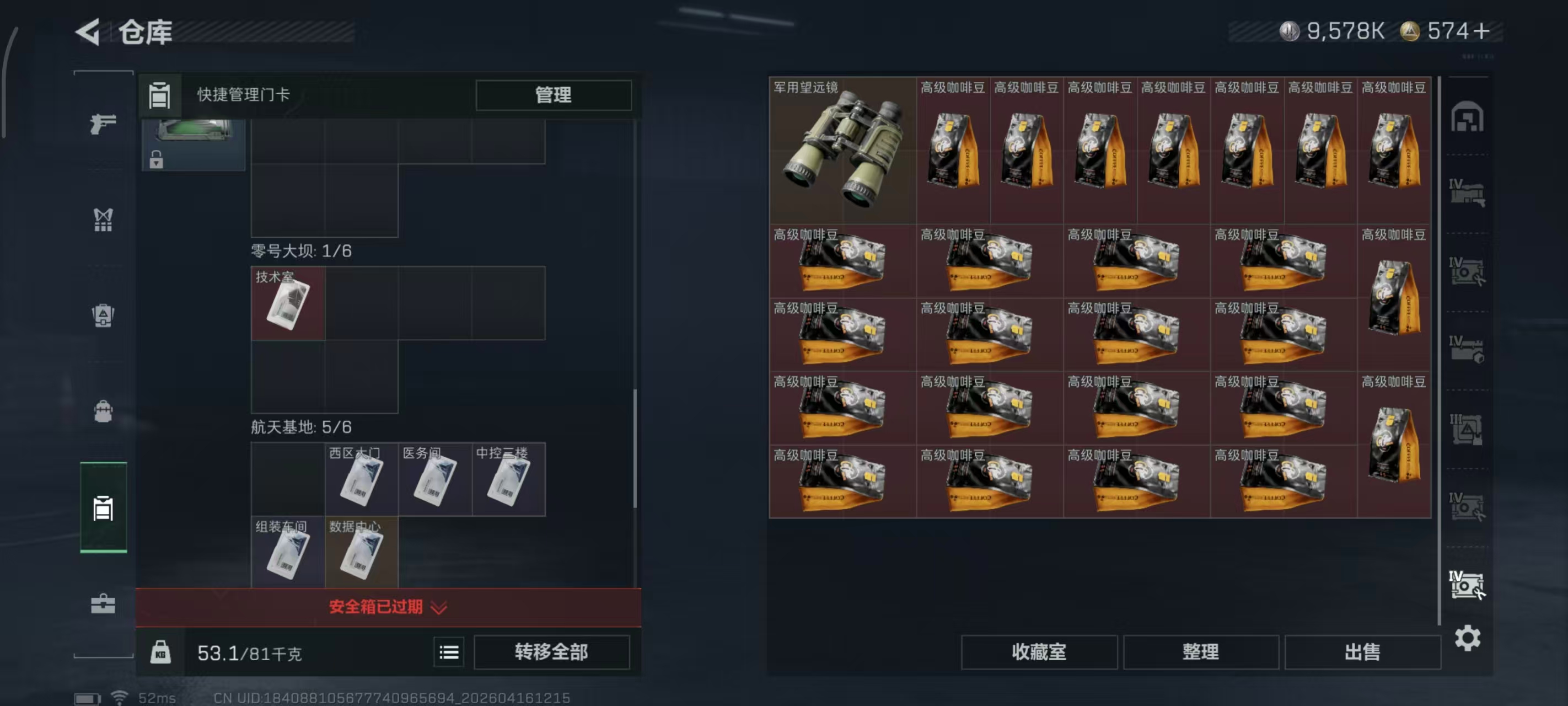Select the tier III armor preset icon
Image resolution: width=1568 pixels, height=706 pixels.
[x=1468, y=426]
